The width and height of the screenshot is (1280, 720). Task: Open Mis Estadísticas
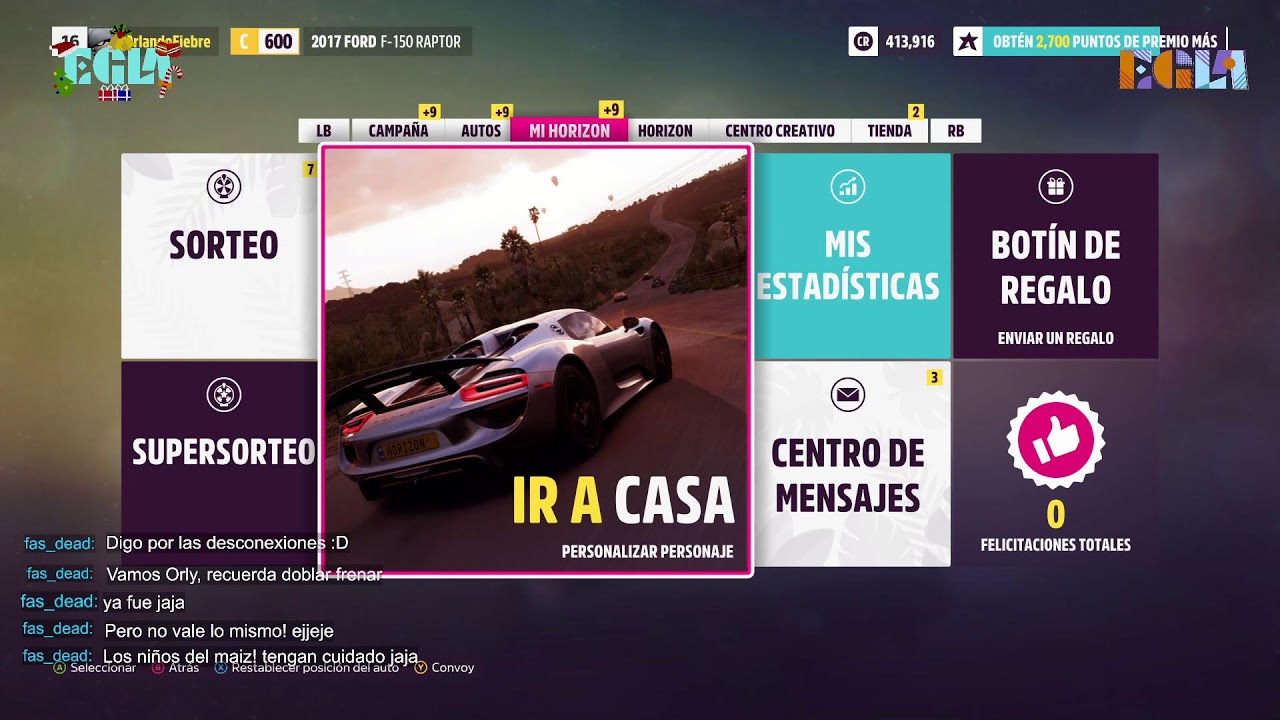(850, 255)
